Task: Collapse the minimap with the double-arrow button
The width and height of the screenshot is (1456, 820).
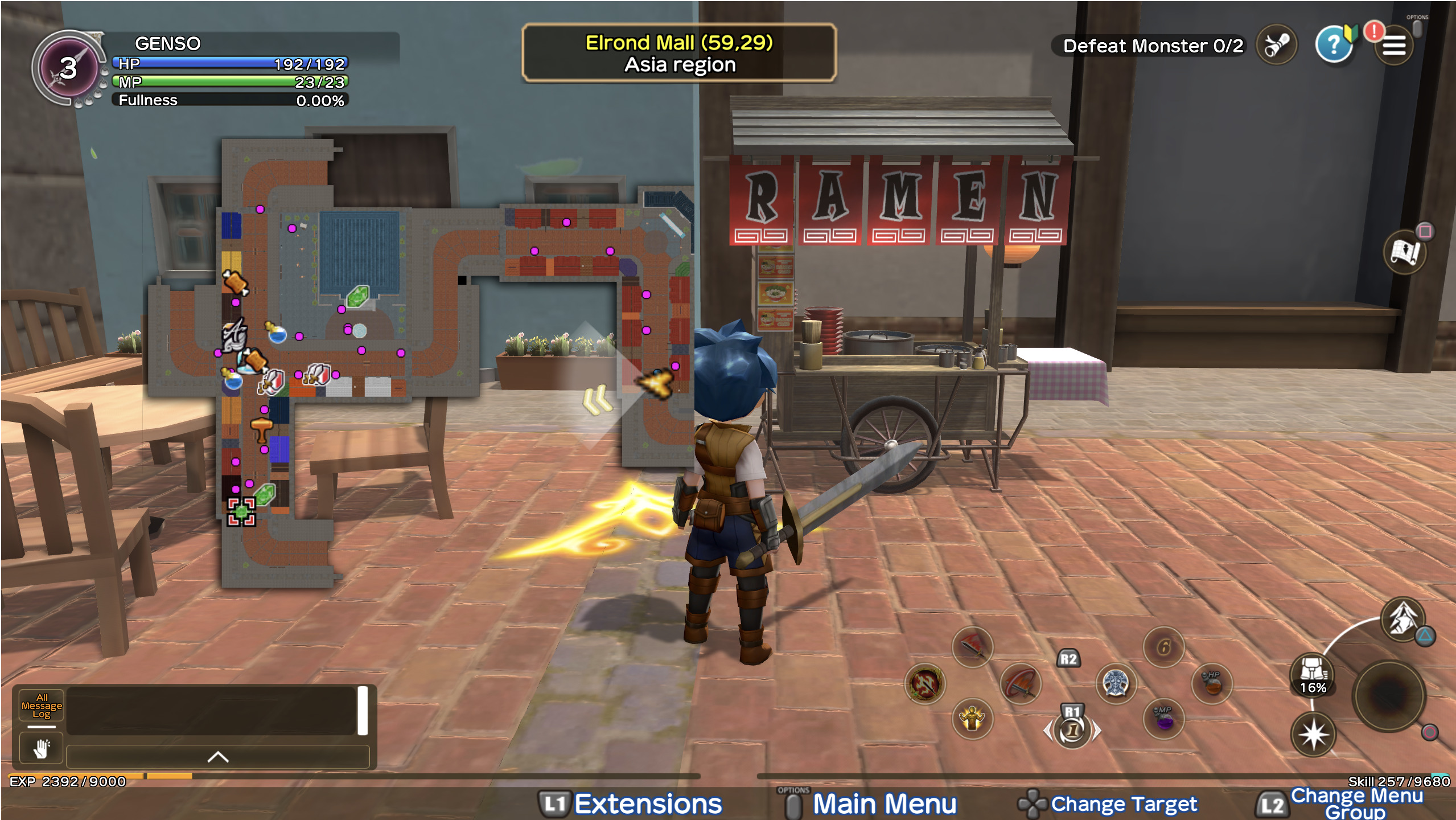Action: point(597,400)
